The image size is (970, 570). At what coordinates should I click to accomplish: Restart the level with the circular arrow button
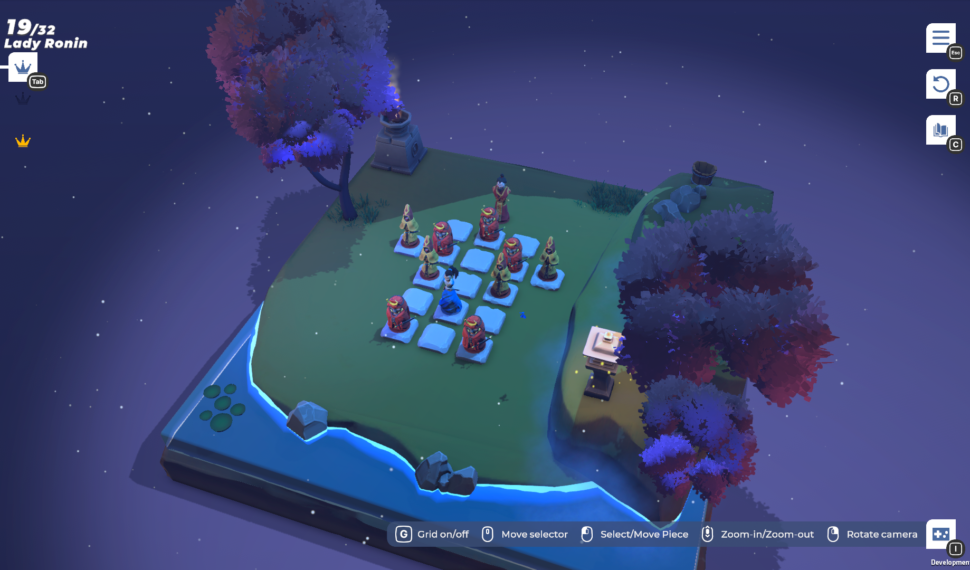(940, 84)
